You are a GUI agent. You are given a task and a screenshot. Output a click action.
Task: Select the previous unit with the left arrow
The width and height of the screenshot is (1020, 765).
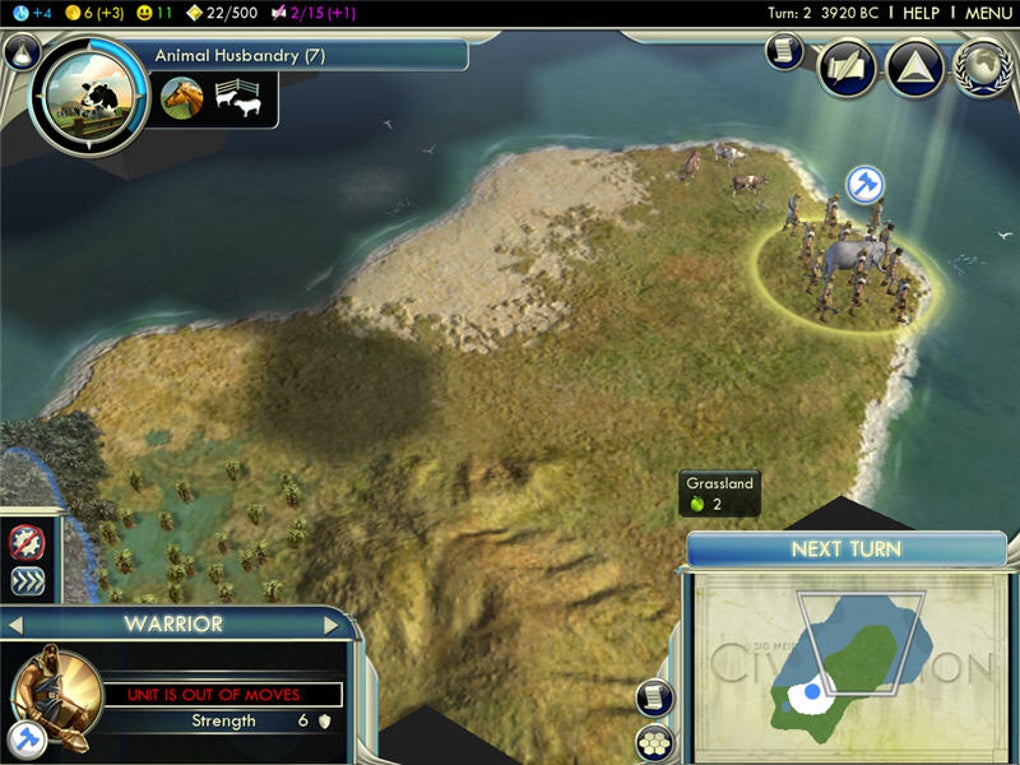15,625
